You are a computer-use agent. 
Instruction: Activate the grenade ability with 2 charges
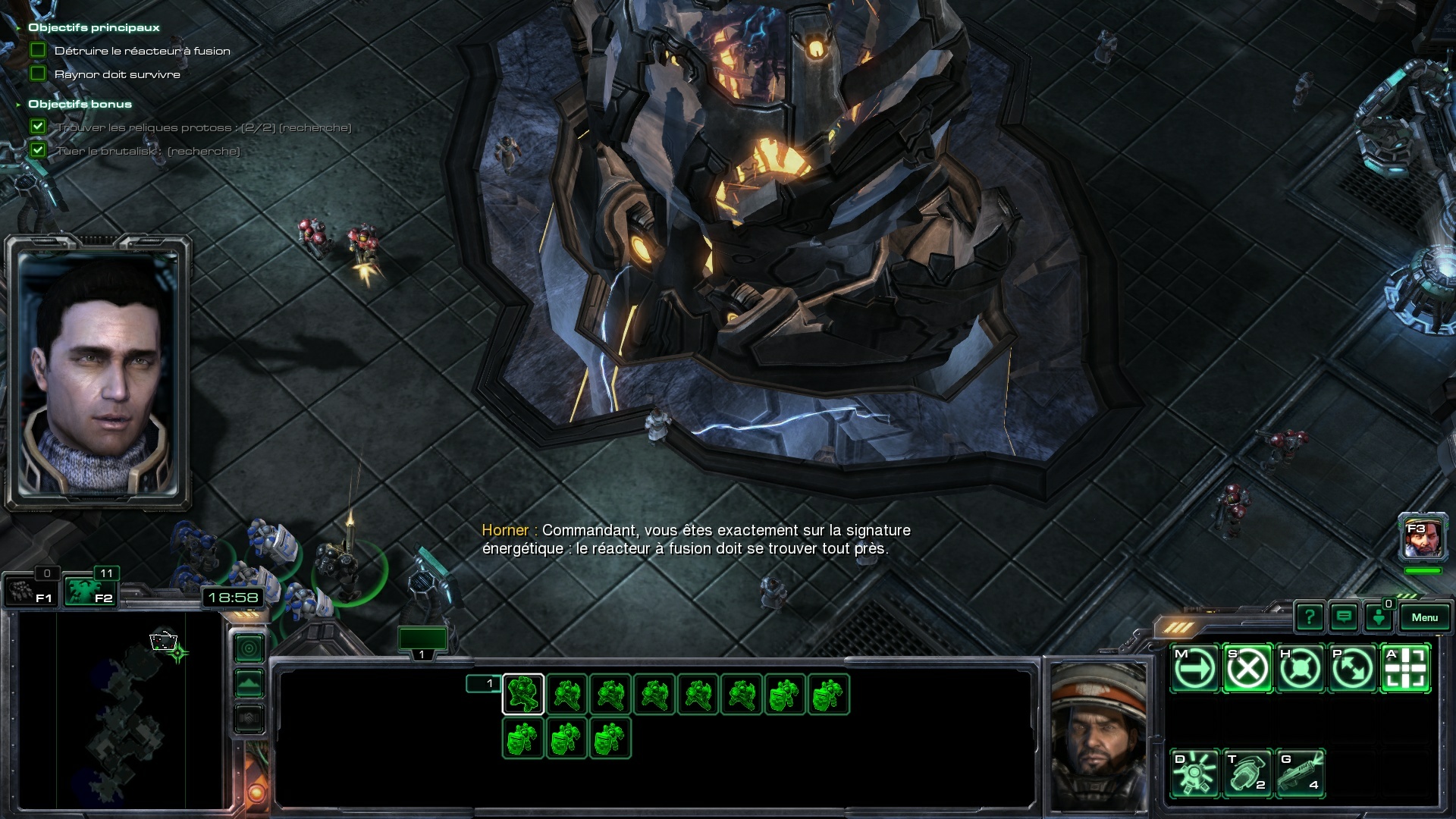coord(1247,773)
